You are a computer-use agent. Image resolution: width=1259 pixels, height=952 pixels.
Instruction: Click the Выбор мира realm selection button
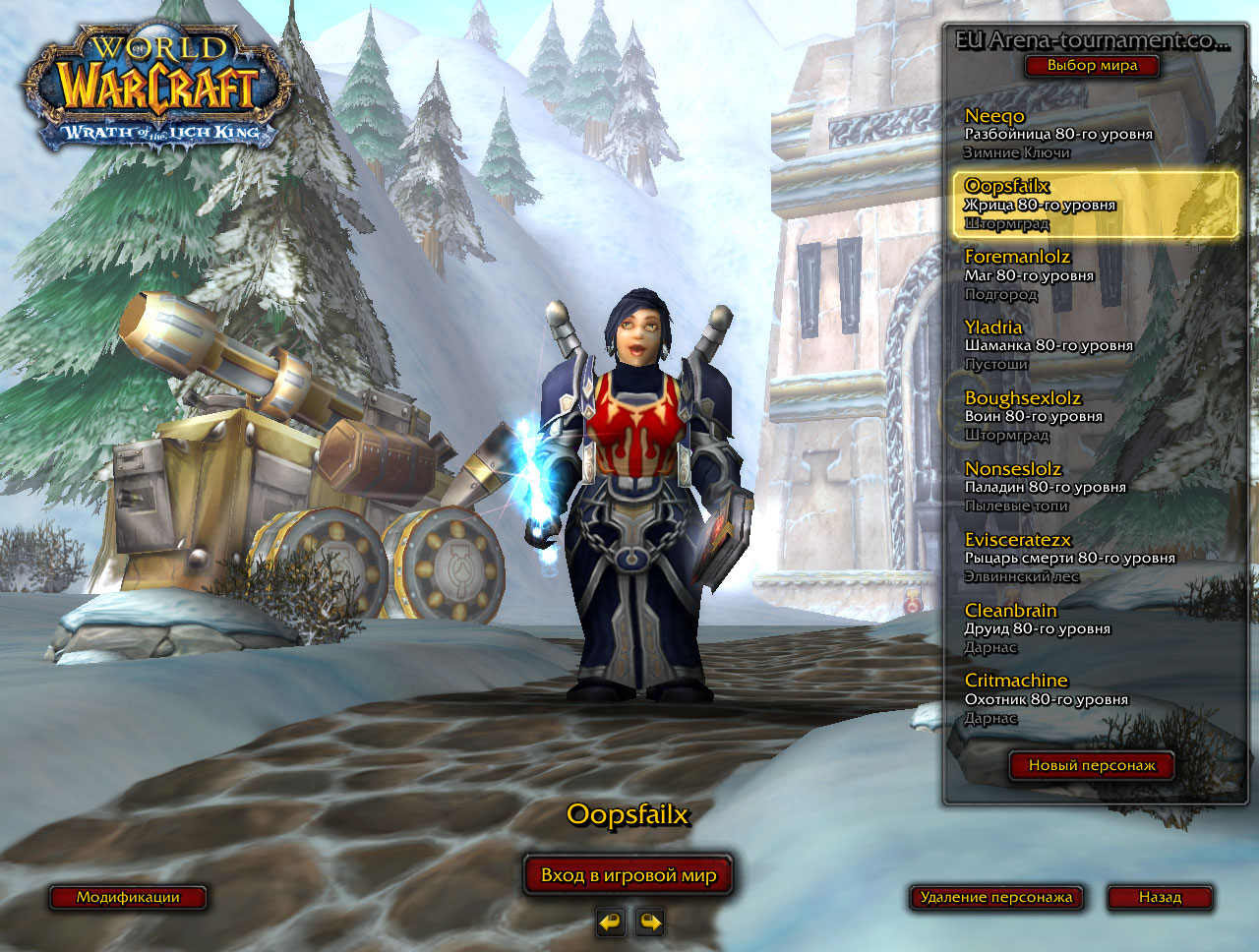(1092, 66)
